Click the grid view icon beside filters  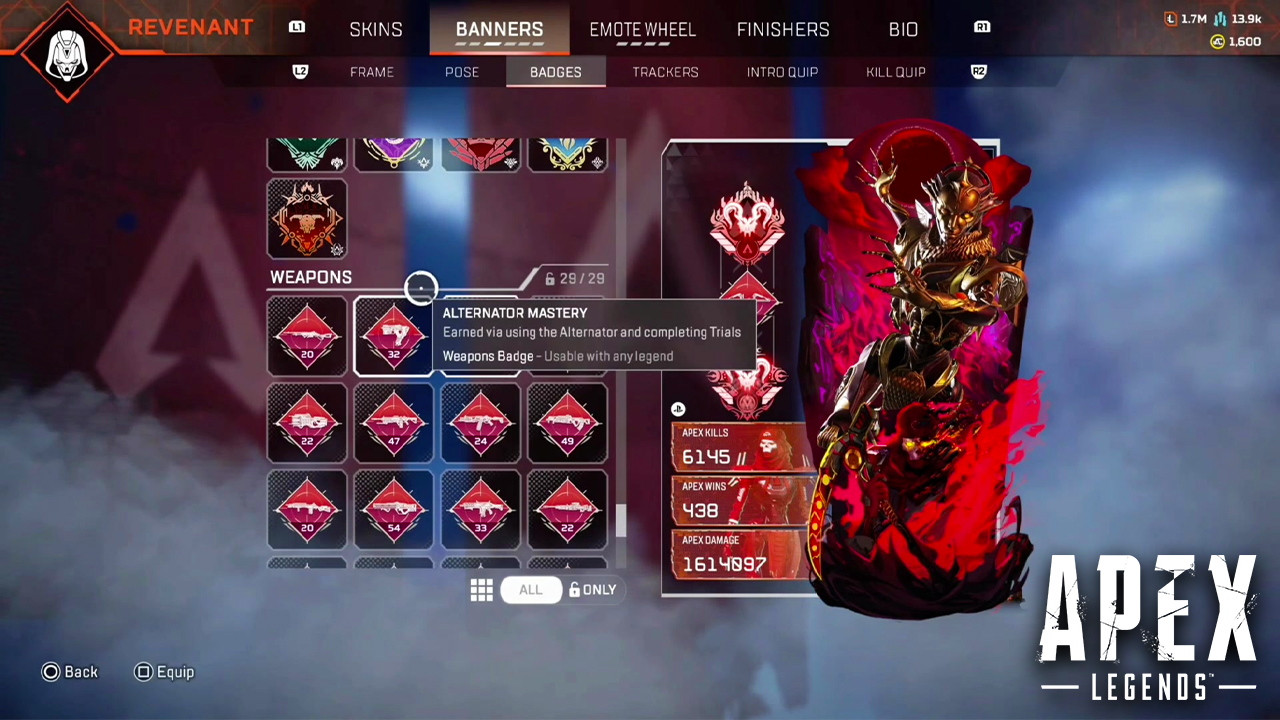pyautogui.click(x=481, y=589)
